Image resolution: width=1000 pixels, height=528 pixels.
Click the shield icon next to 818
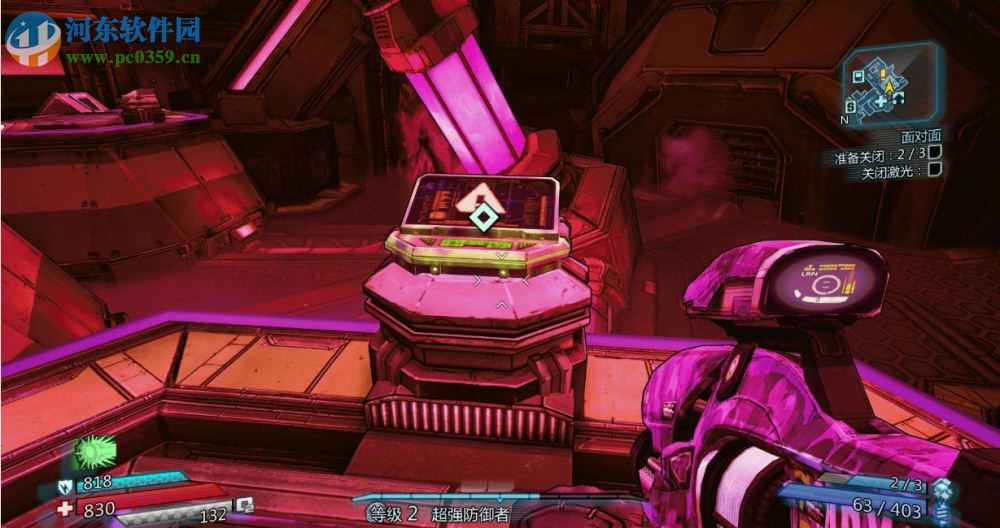click(63, 484)
